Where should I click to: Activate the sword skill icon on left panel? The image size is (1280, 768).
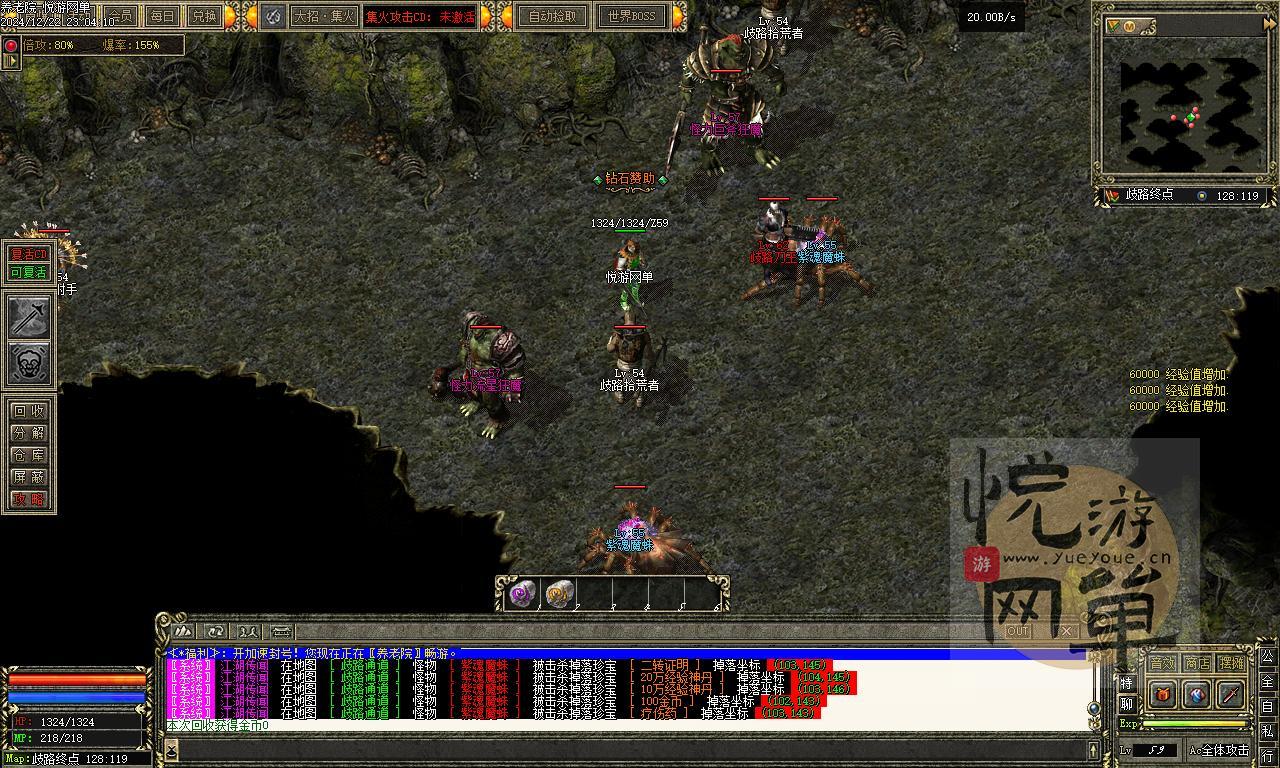coord(29,317)
